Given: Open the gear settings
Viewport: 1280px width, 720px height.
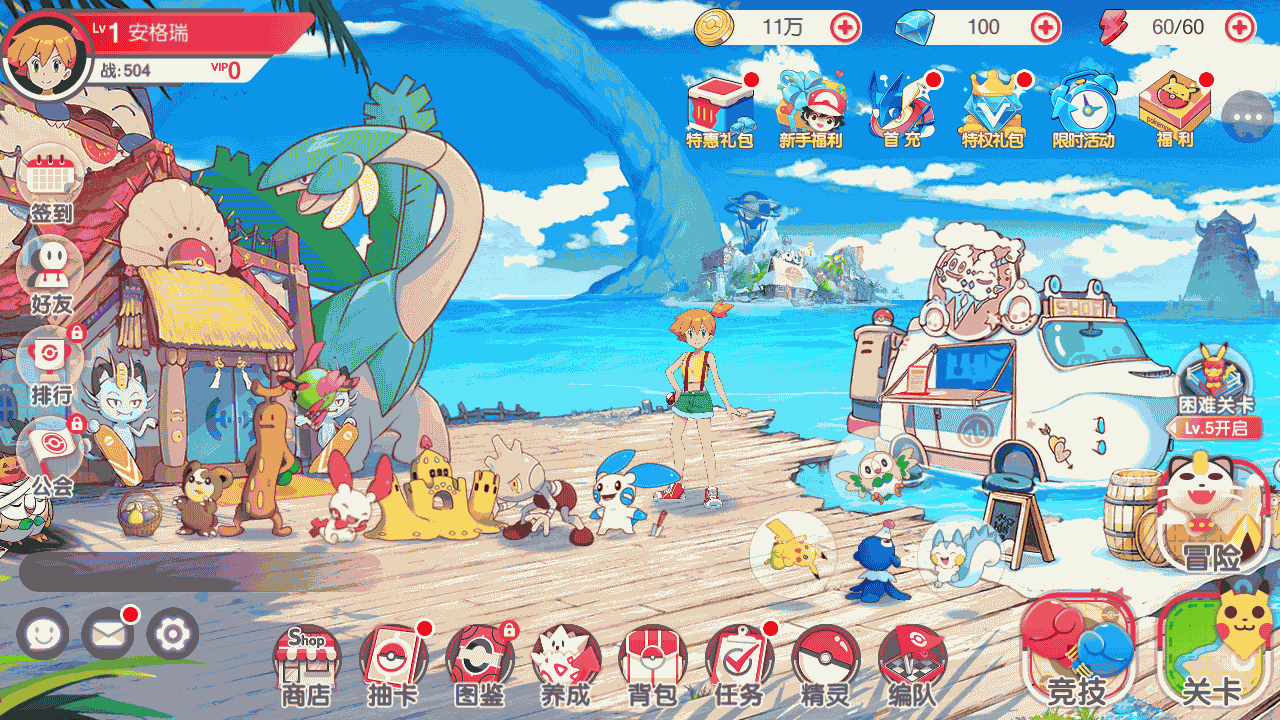Looking at the screenshot, I should point(173,634).
